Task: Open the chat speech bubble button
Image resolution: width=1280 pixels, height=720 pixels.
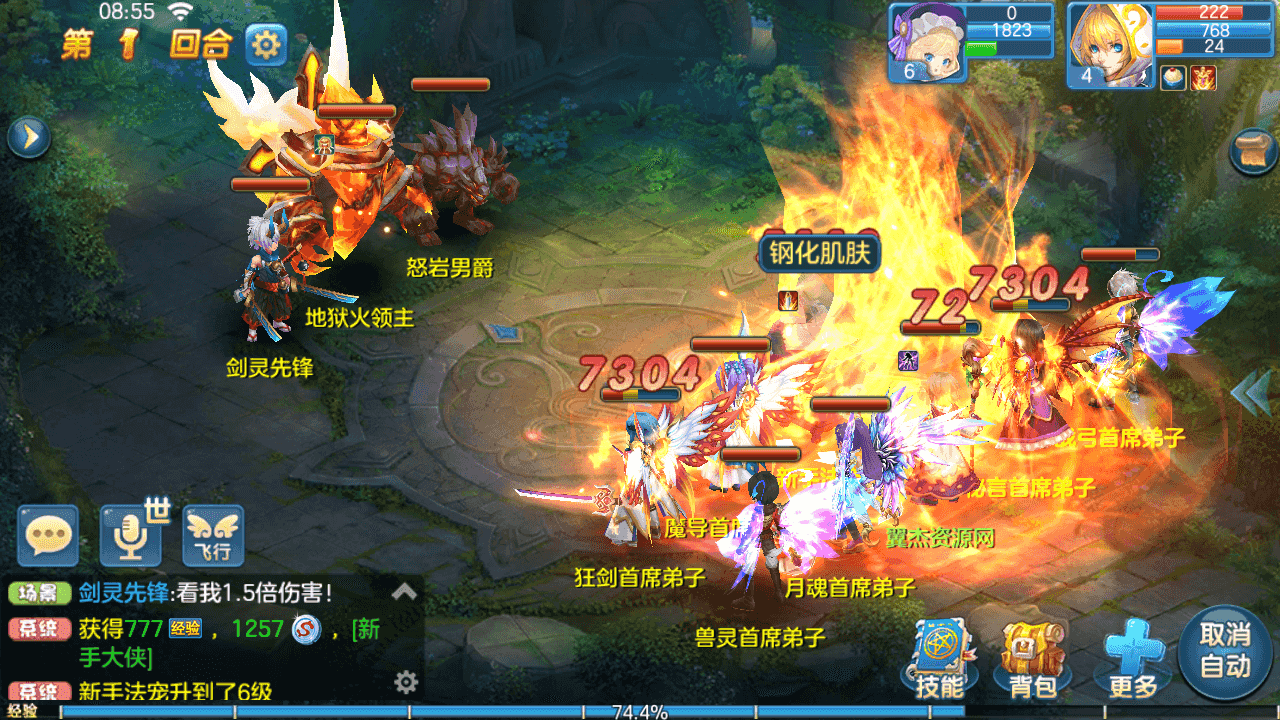Action: [x=47, y=536]
